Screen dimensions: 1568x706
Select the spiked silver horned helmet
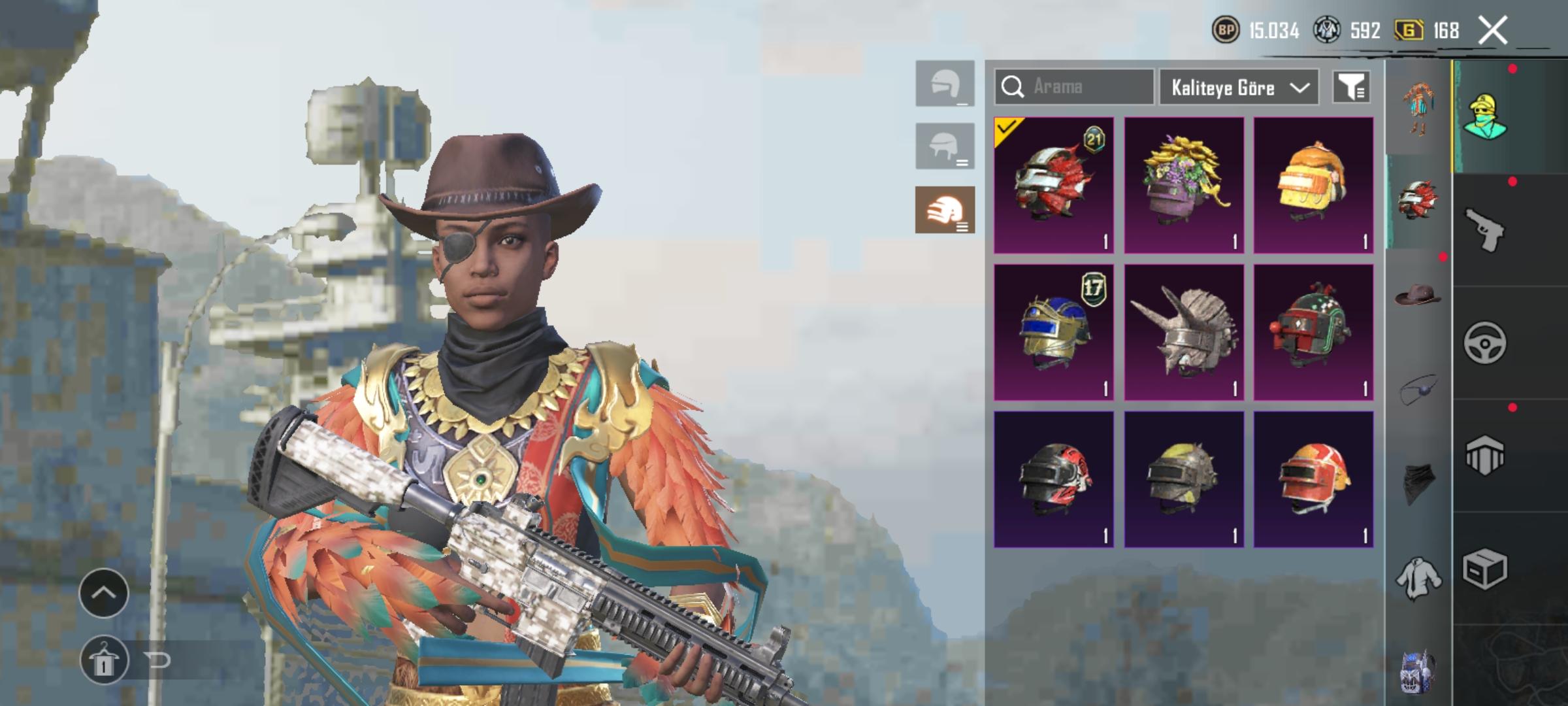click(1183, 332)
